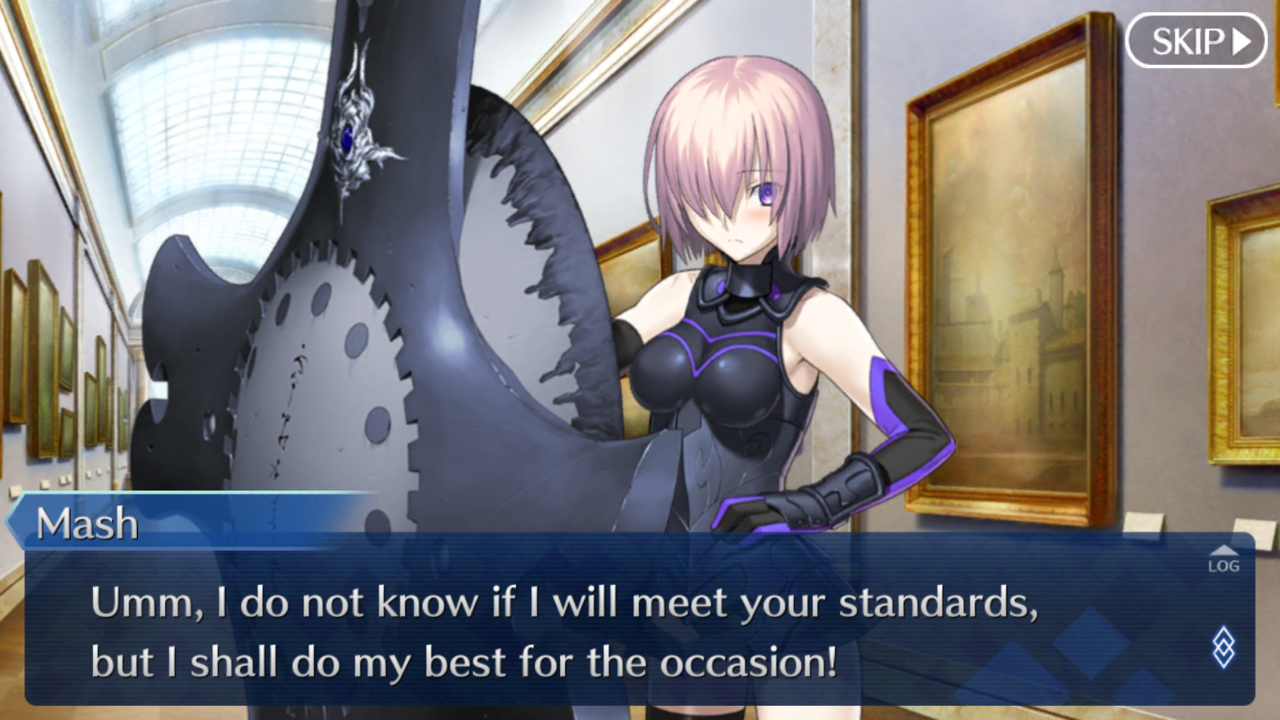The image size is (1280, 720).
Task: Skip the dialogue scene
Action: coord(1196,41)
